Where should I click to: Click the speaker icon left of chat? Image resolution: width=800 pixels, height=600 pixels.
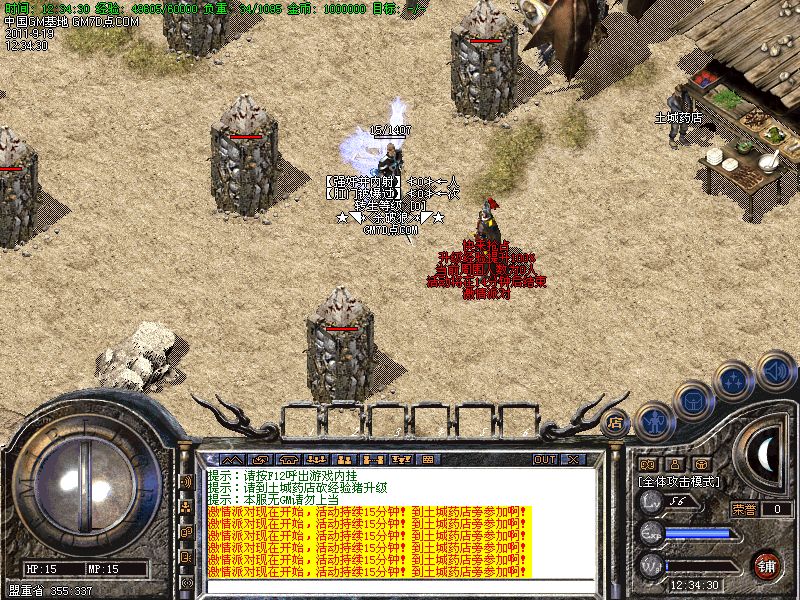coord(186,482)
